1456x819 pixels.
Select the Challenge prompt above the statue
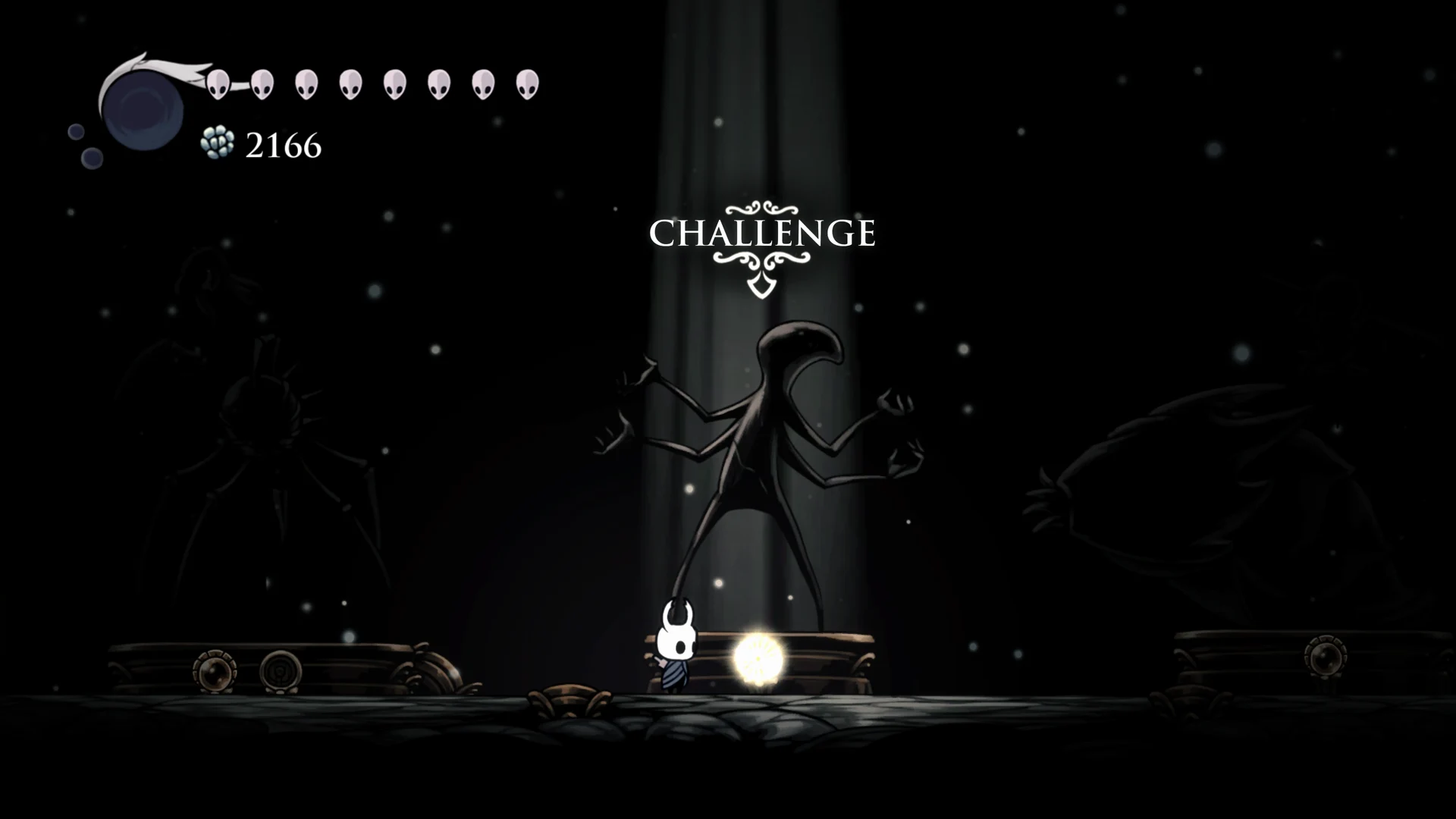(x=762, y=234)
